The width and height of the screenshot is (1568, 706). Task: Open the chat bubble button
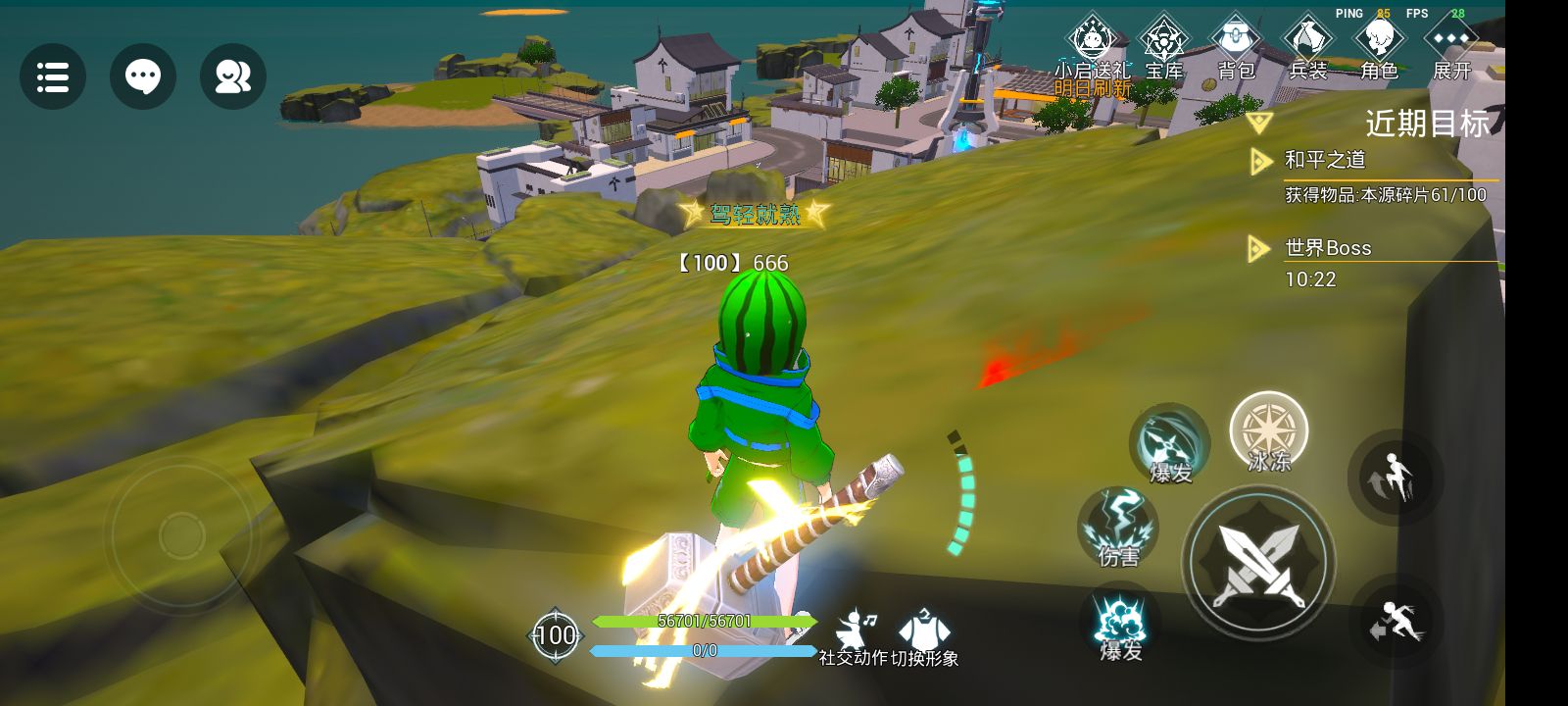(143, 76)
